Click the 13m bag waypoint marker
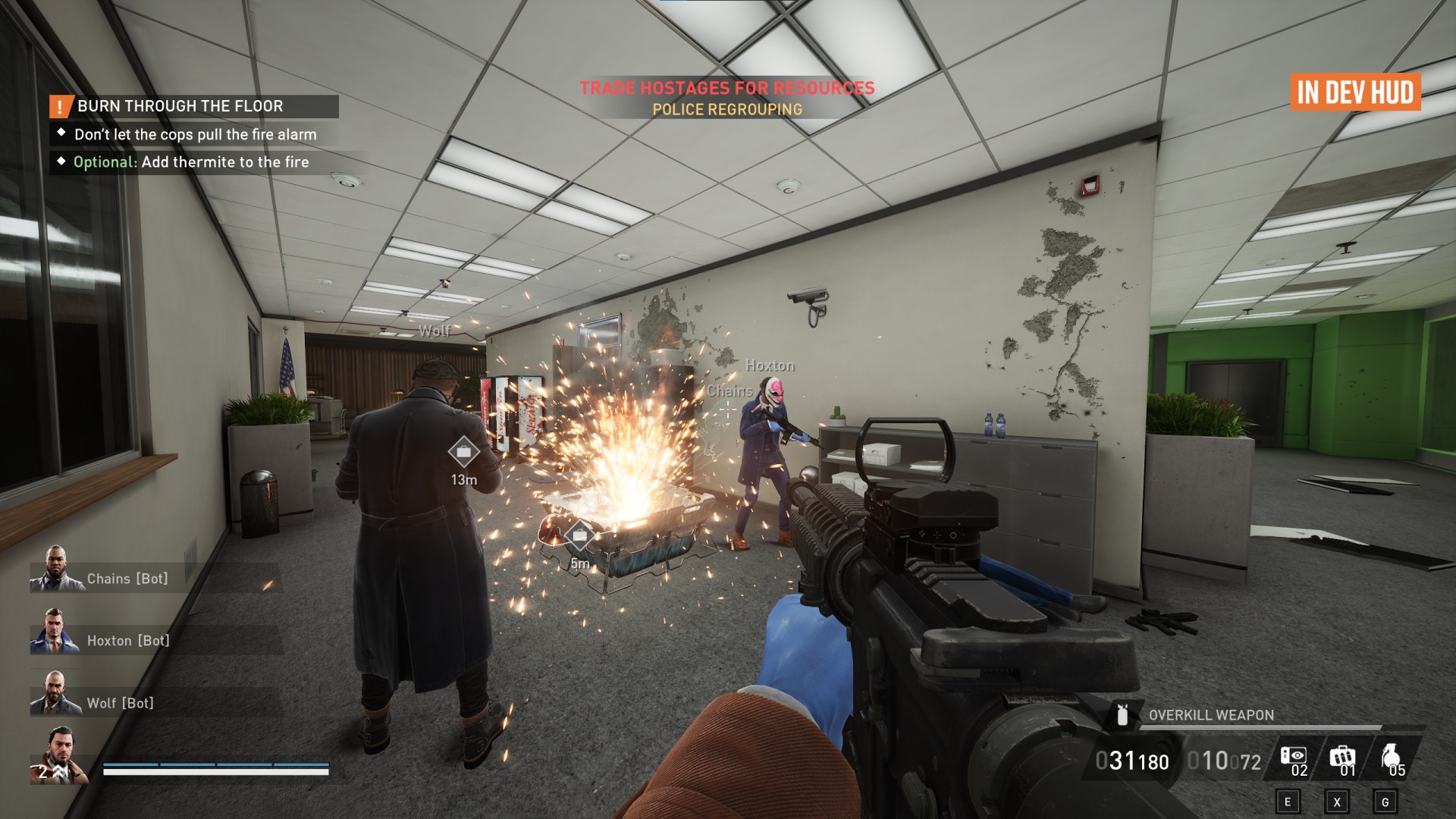Image resolution: width=1456 pixels, height=819 pixels. [x=463, y=453]
